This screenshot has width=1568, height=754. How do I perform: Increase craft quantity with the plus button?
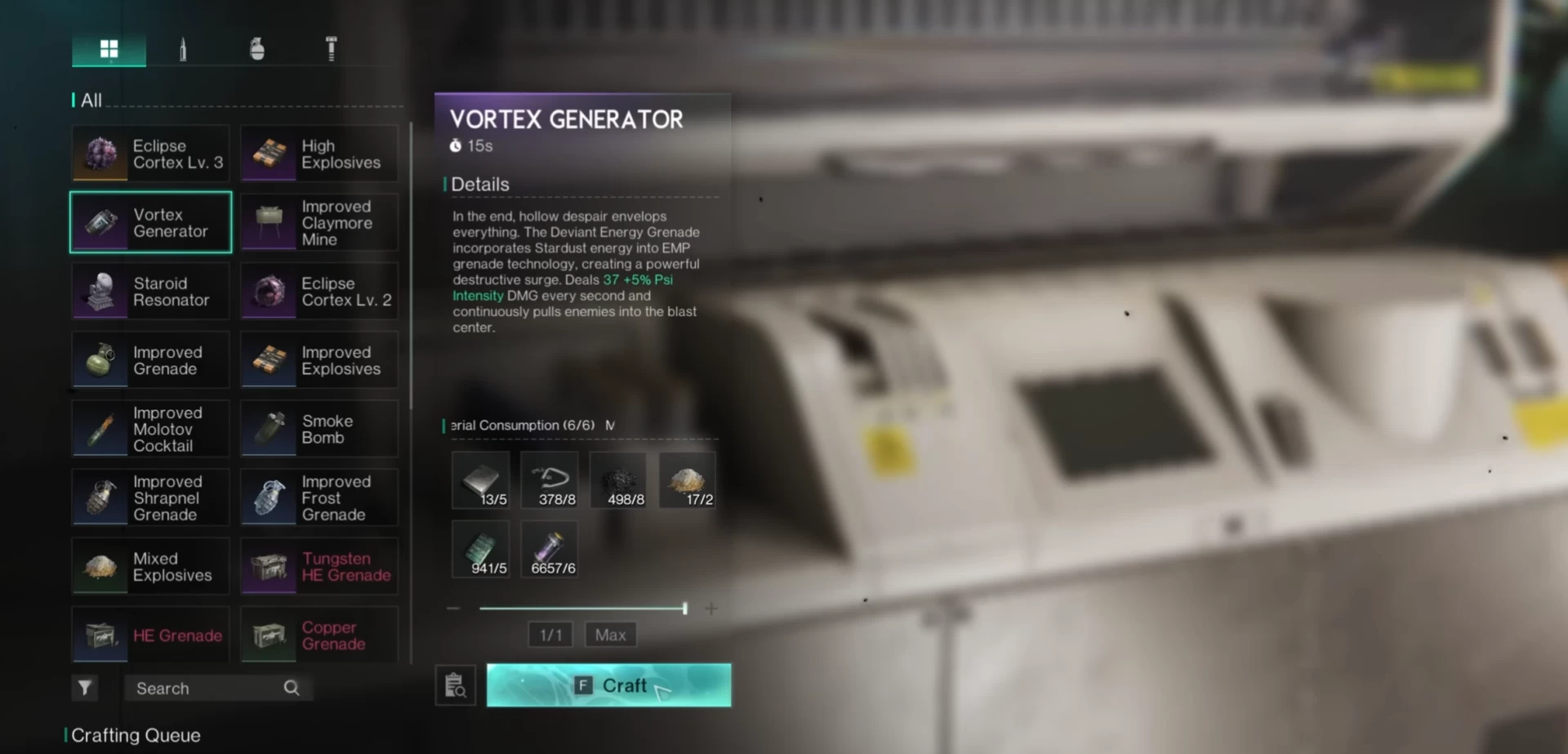[x=711, y=609]
